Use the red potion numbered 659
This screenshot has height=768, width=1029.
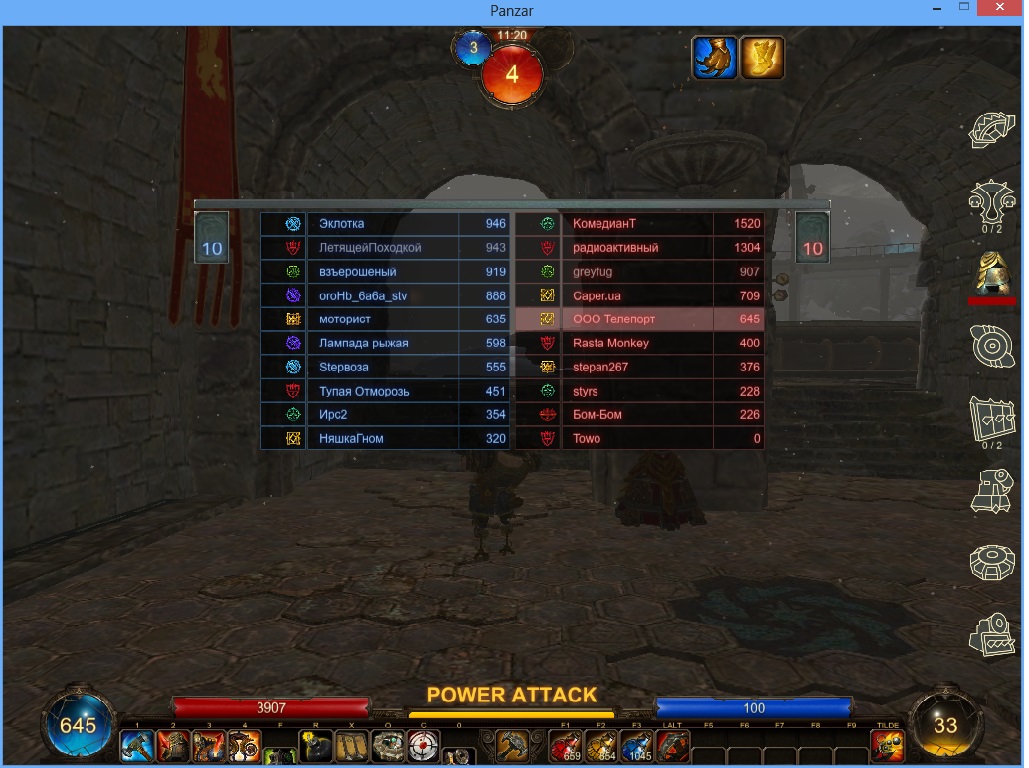pyautogui.click(x=566, y=746)
